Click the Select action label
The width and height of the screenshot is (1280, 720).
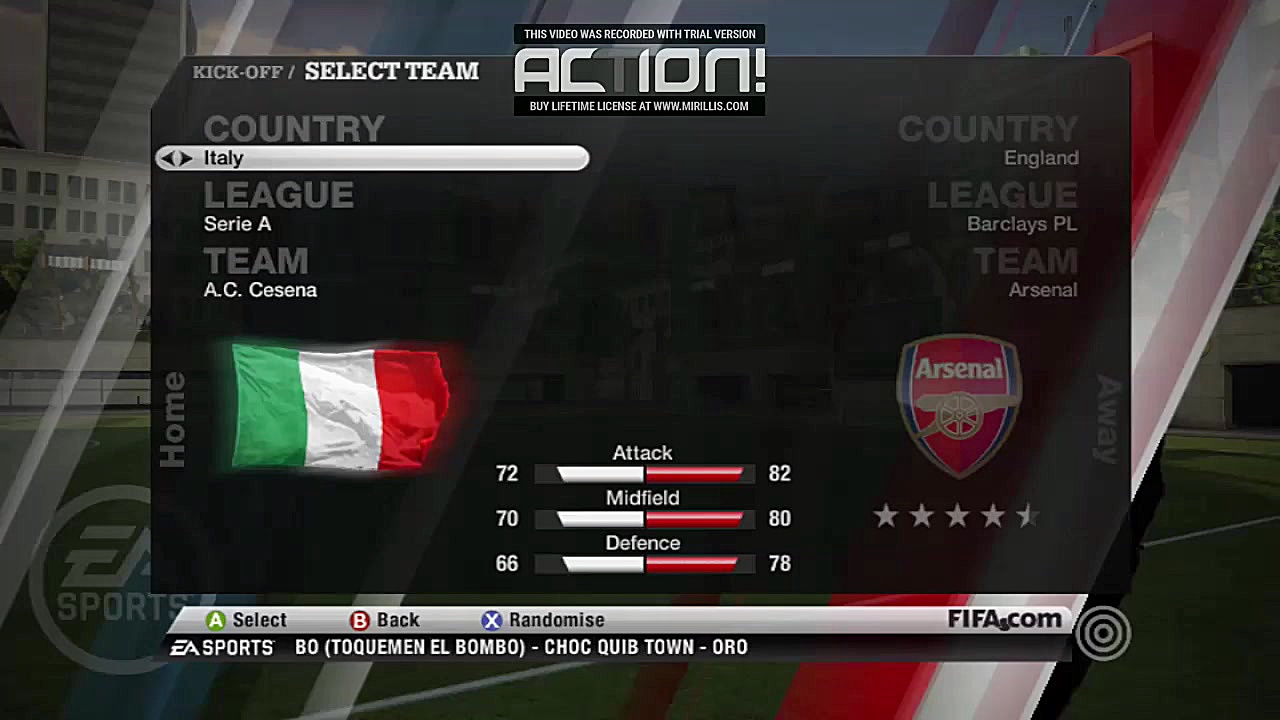(x=258, y=620)
